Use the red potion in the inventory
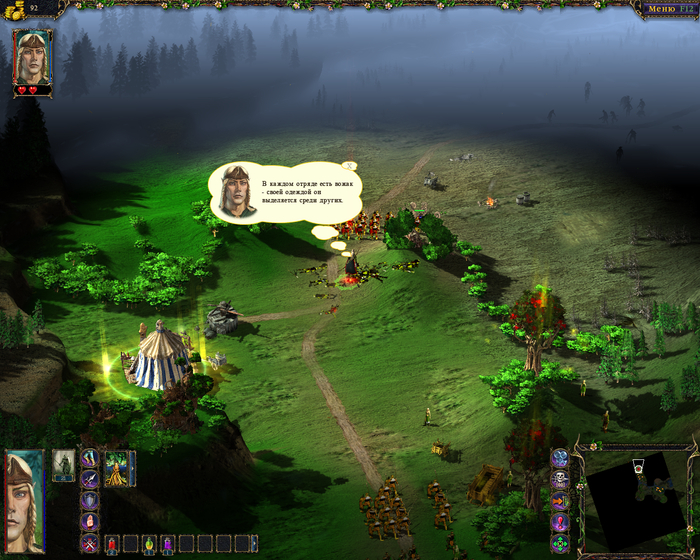Image resolution: width=700 pixels, height=560 pixels. point(113,543)
